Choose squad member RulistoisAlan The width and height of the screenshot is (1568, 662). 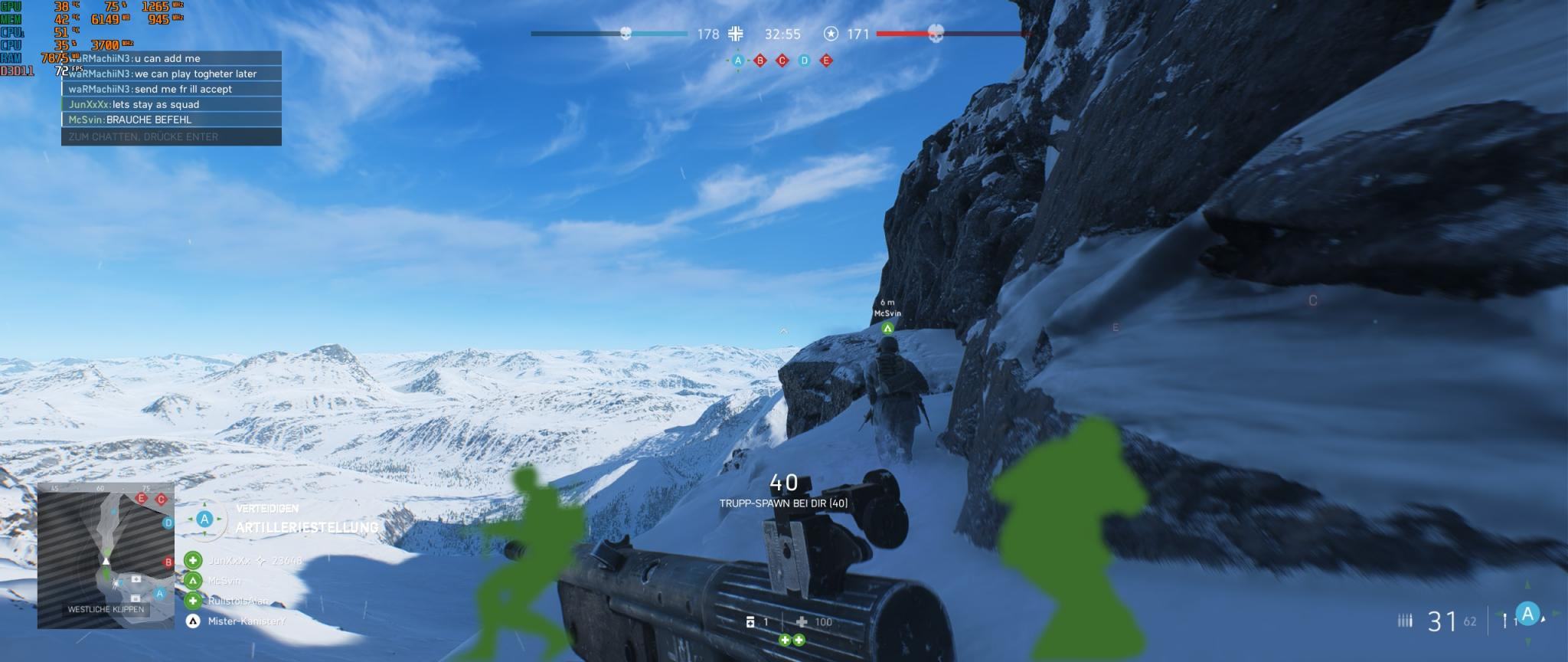(x=237, y=601)
